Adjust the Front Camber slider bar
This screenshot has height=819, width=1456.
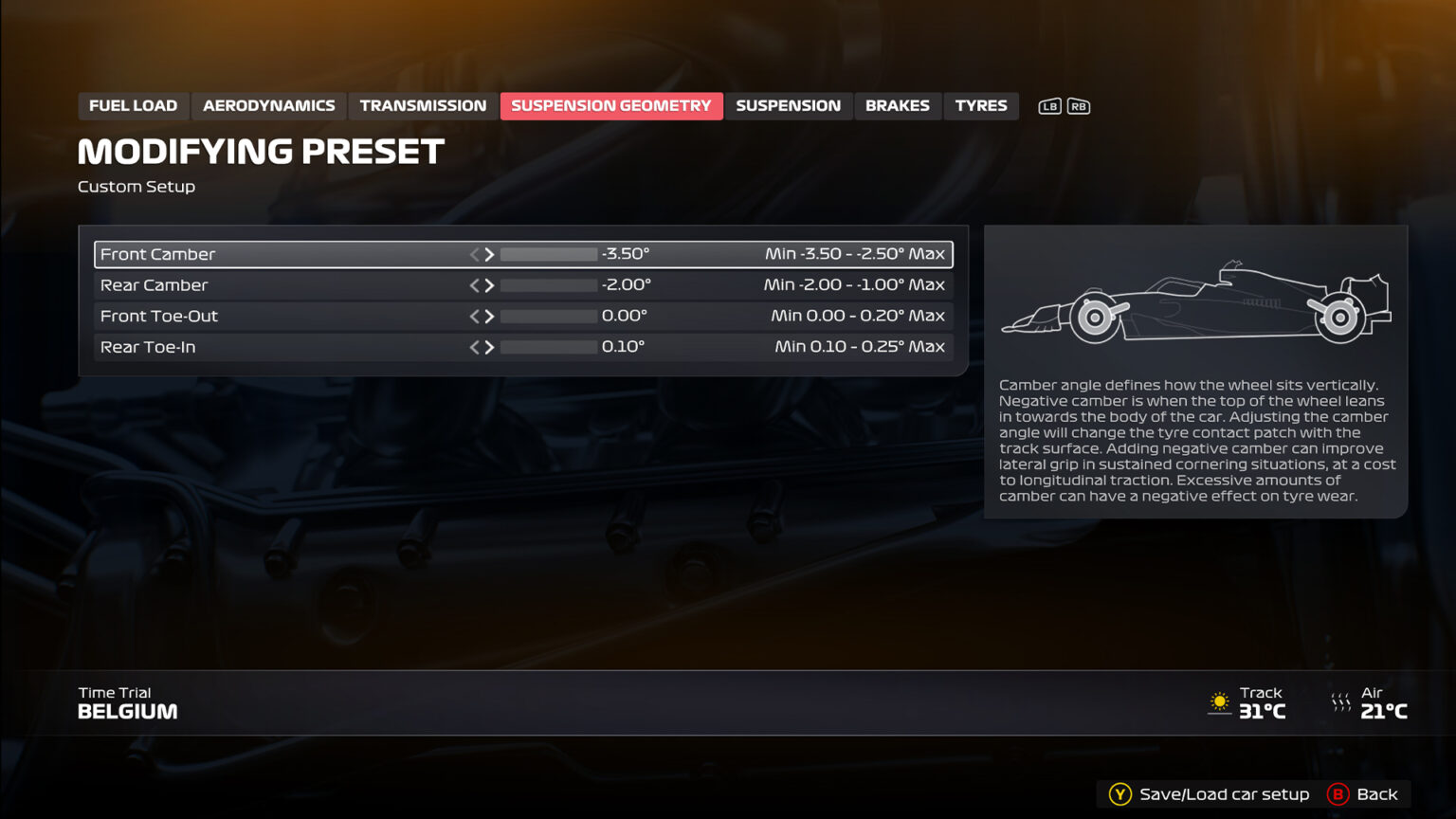548,254
